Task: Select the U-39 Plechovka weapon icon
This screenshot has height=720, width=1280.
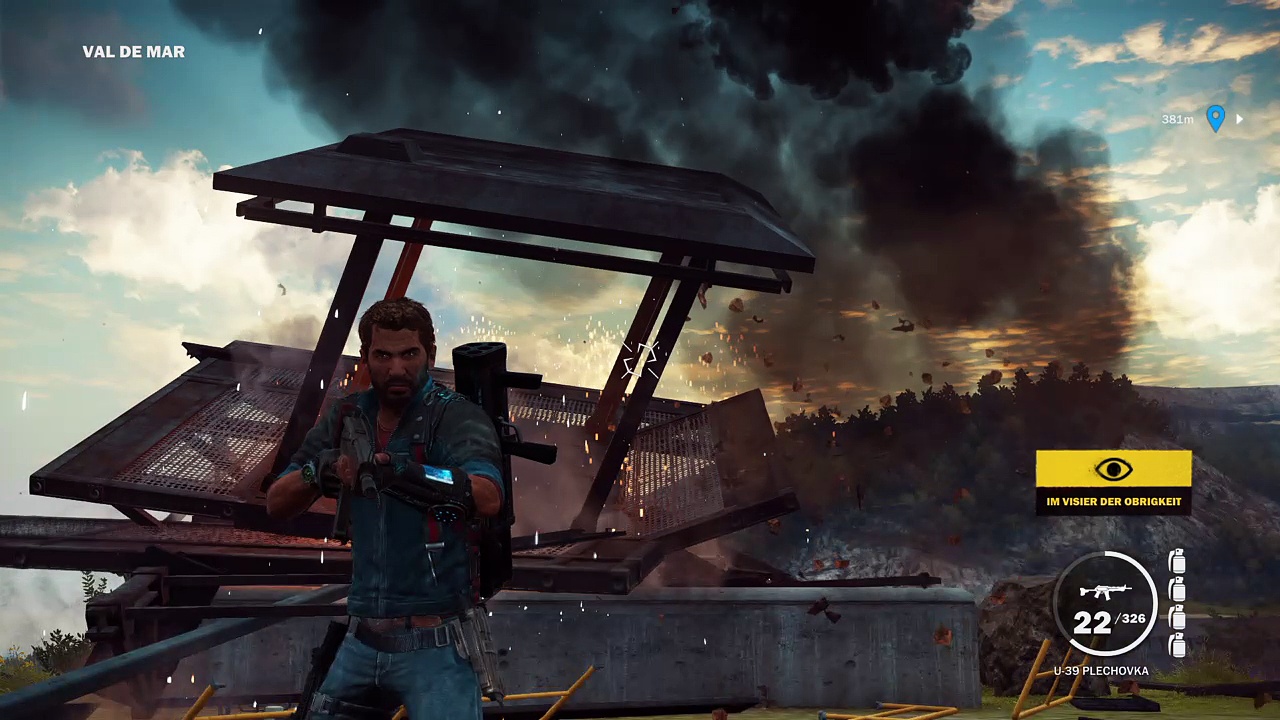Action: coord(1103,591)
